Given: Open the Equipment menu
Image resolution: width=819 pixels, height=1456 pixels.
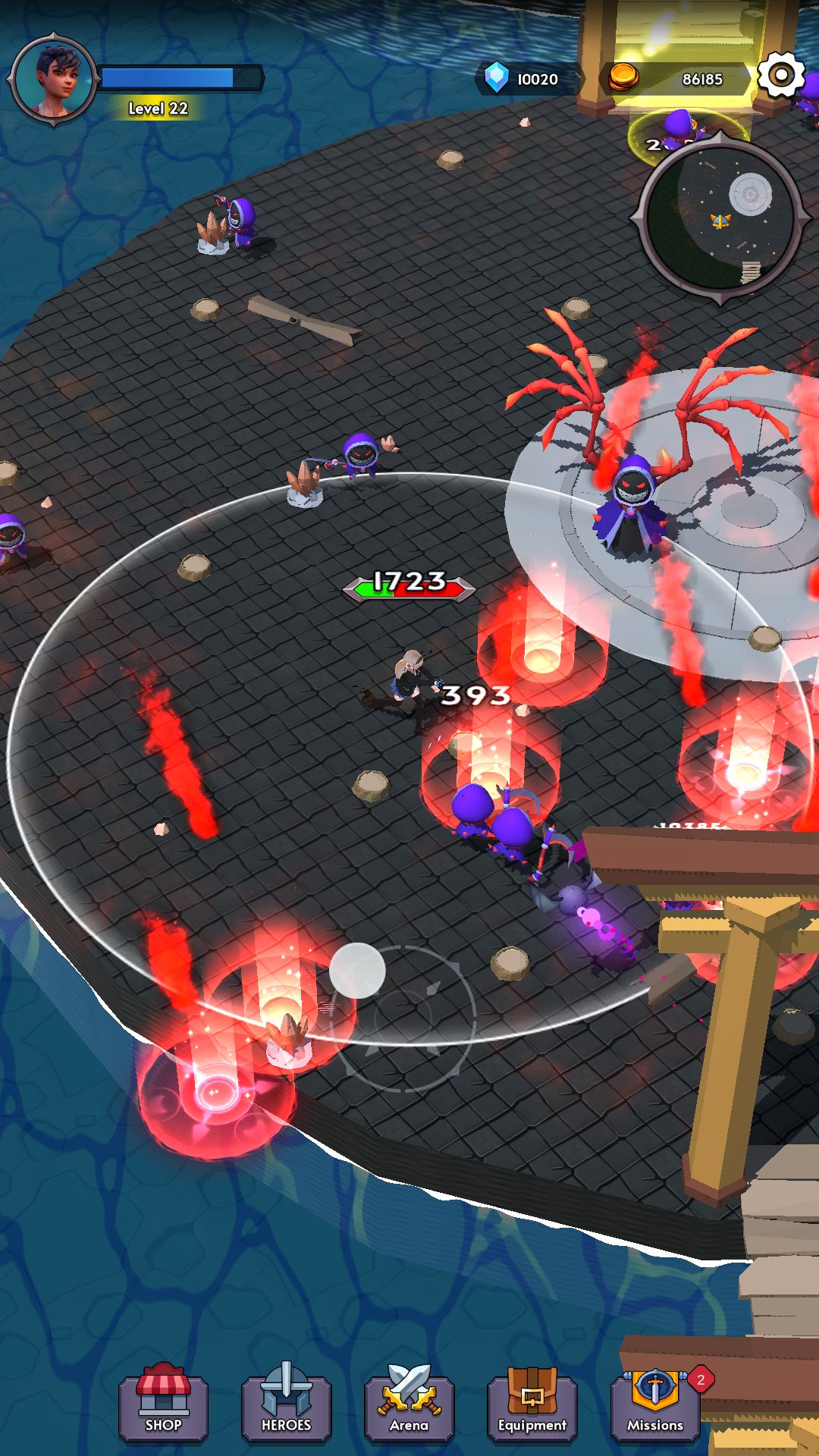Looking at the screenshot, I should pos(532,1405).
